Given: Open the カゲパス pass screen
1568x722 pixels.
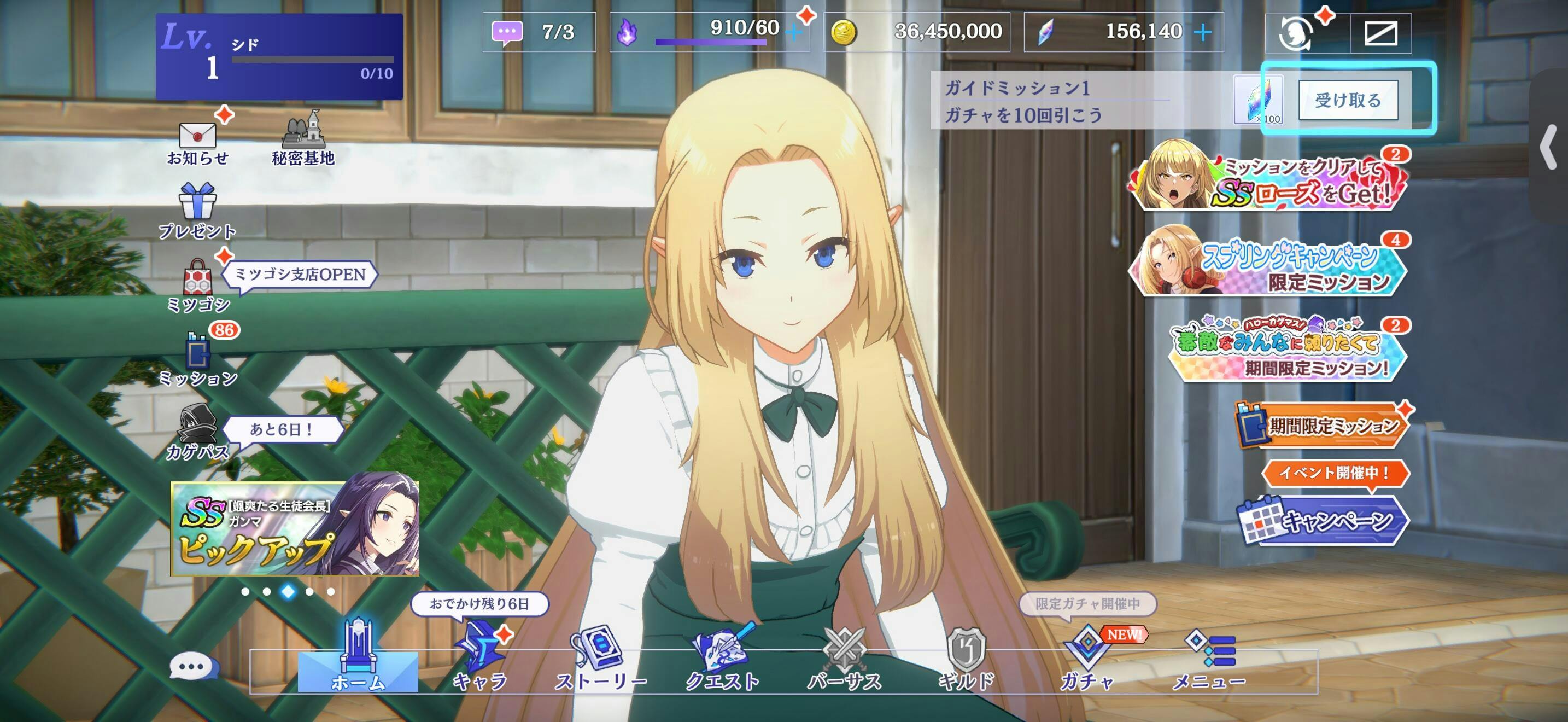Looking at the screenshot, I should 197,431.
